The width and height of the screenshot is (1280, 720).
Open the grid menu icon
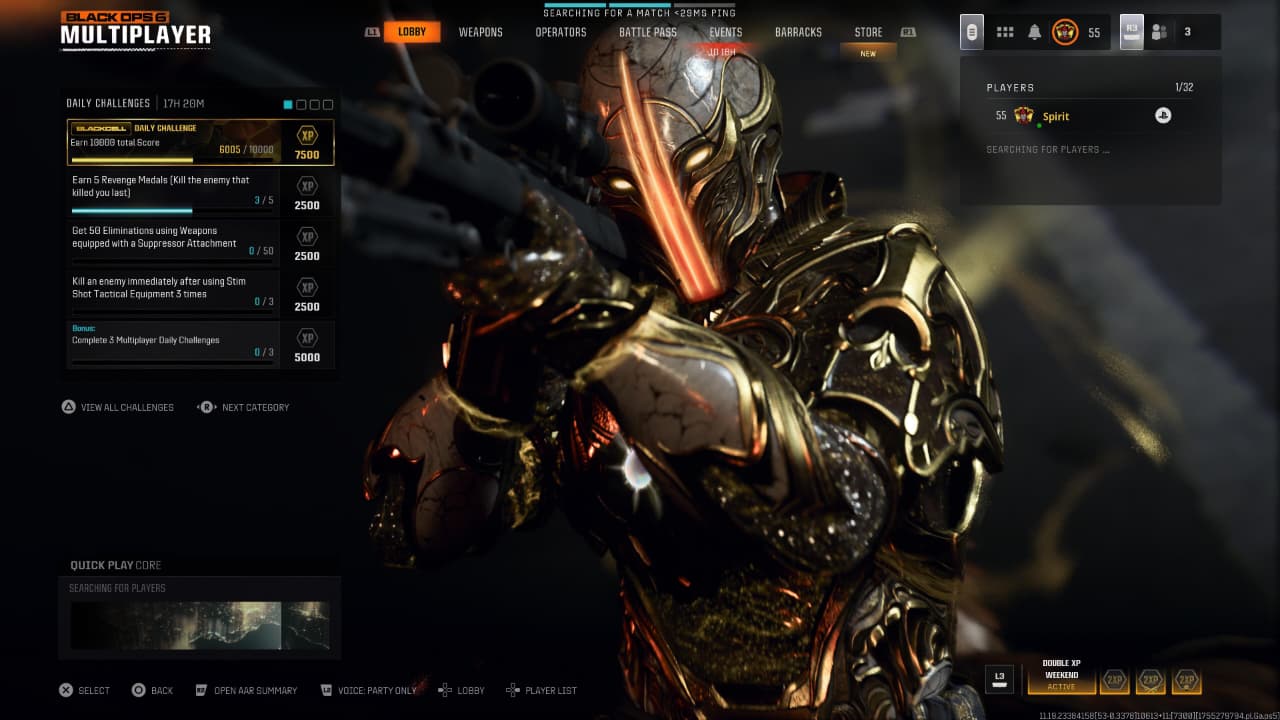click(1005, 32)
